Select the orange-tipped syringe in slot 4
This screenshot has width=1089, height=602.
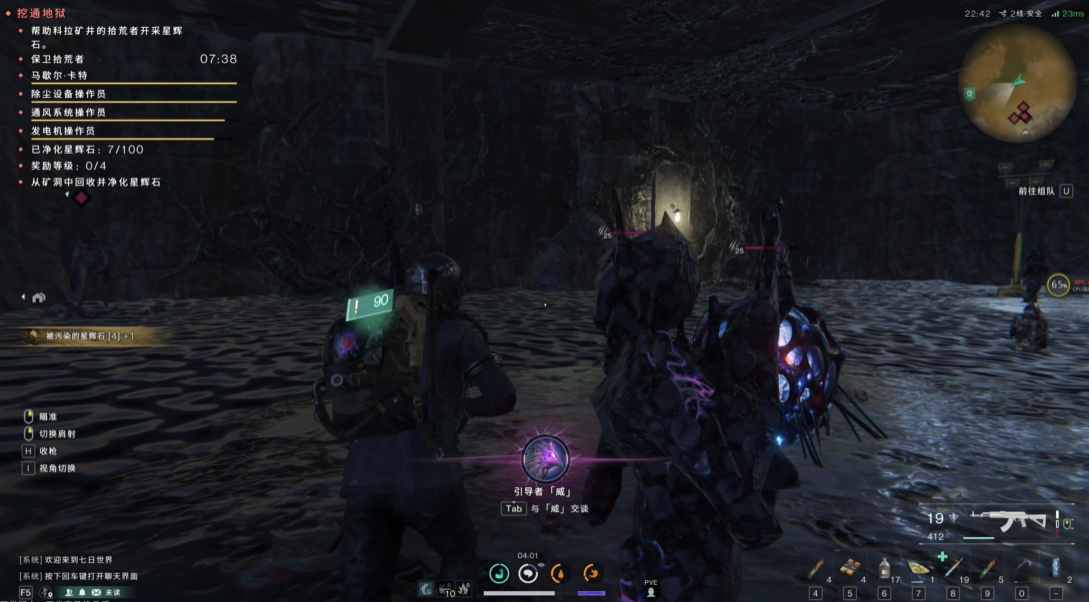coord(815,569)
